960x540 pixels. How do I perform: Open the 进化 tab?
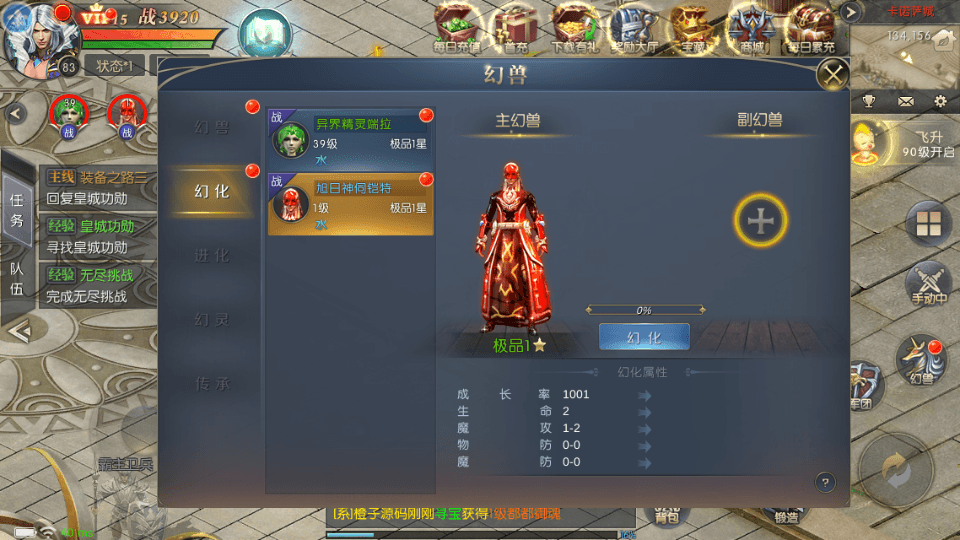211,256
